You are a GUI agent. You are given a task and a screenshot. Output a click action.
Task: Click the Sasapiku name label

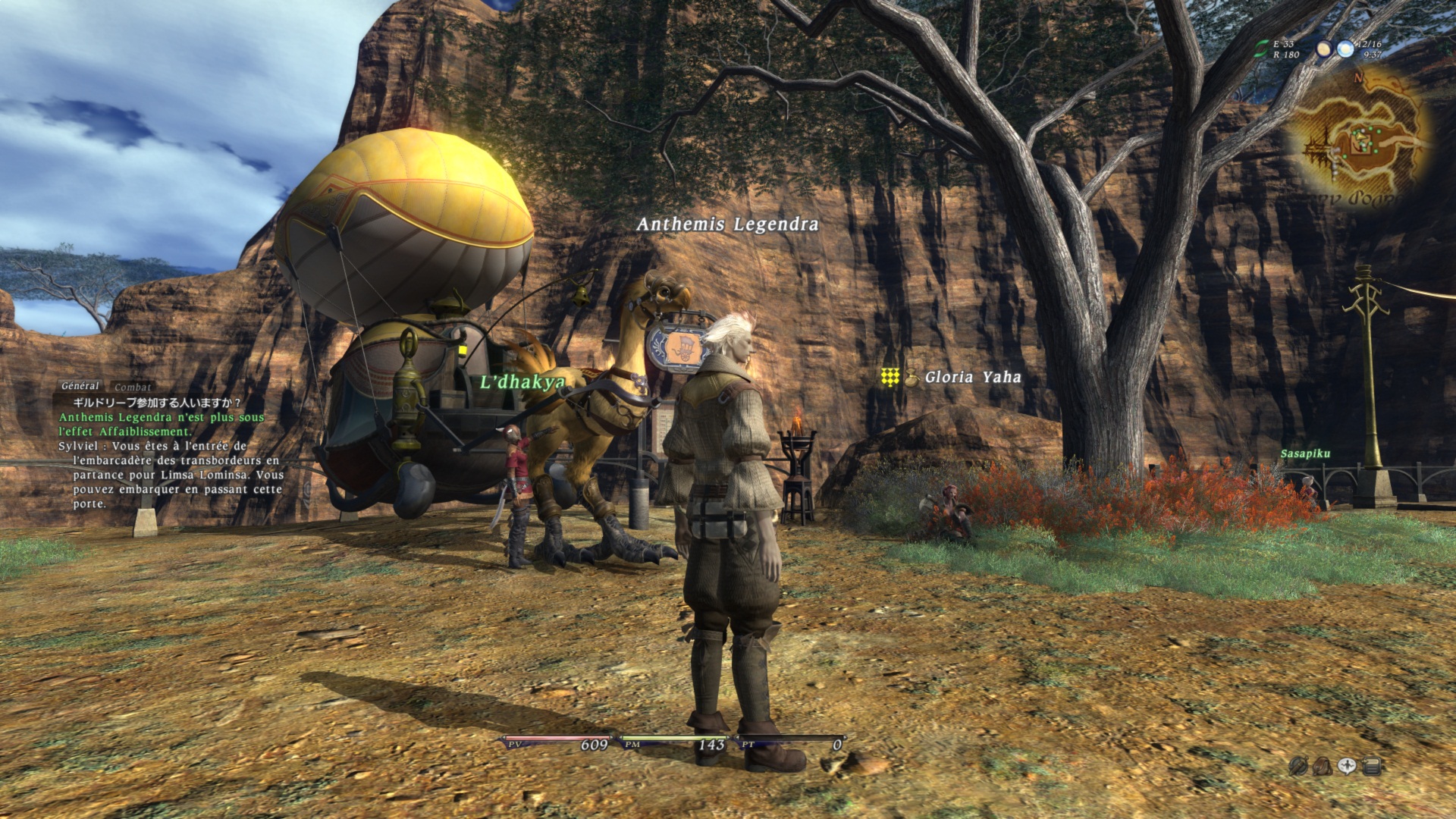pyautogui.click(x=1305, y=453)
